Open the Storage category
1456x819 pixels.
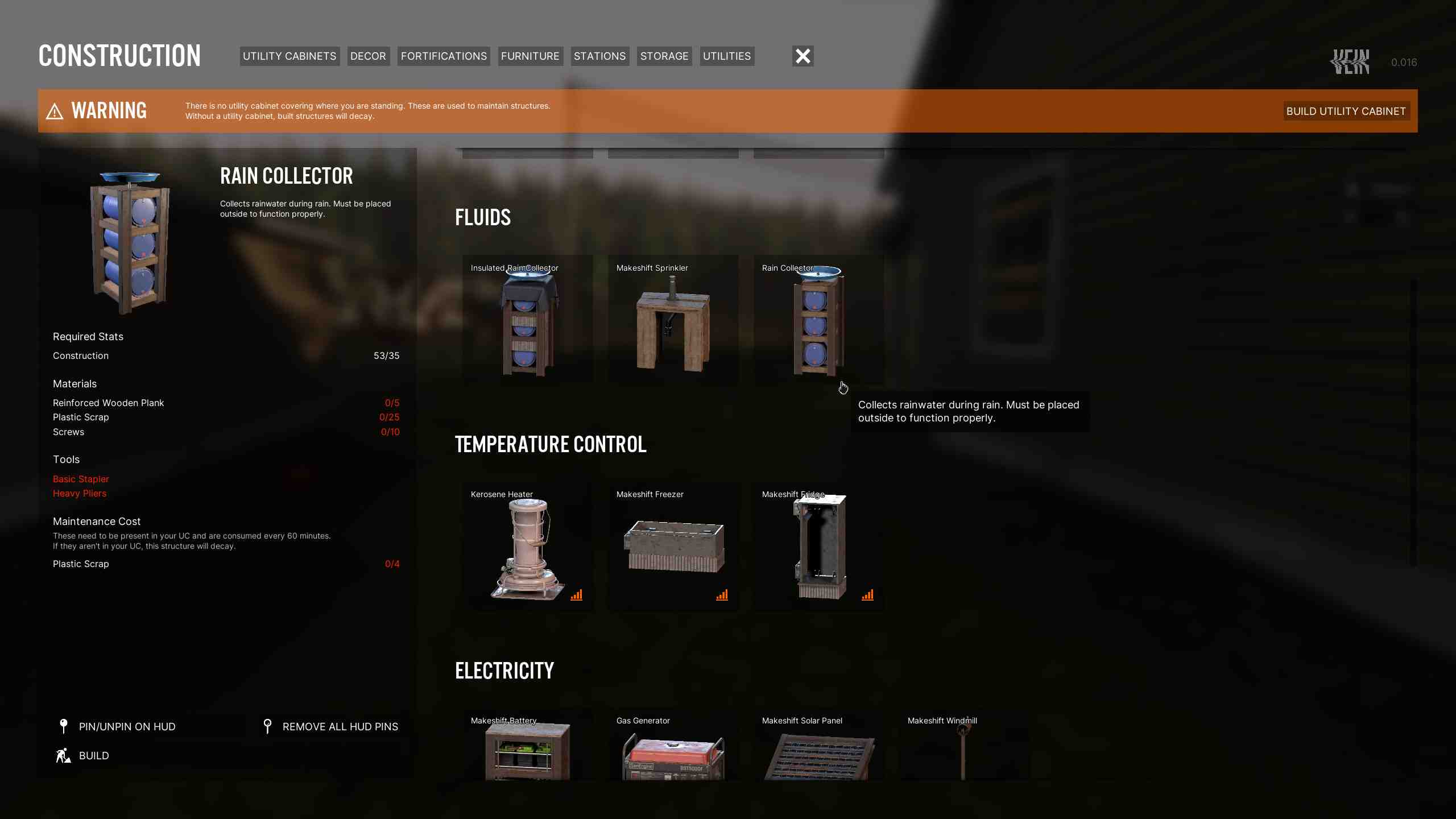(664, 56)
